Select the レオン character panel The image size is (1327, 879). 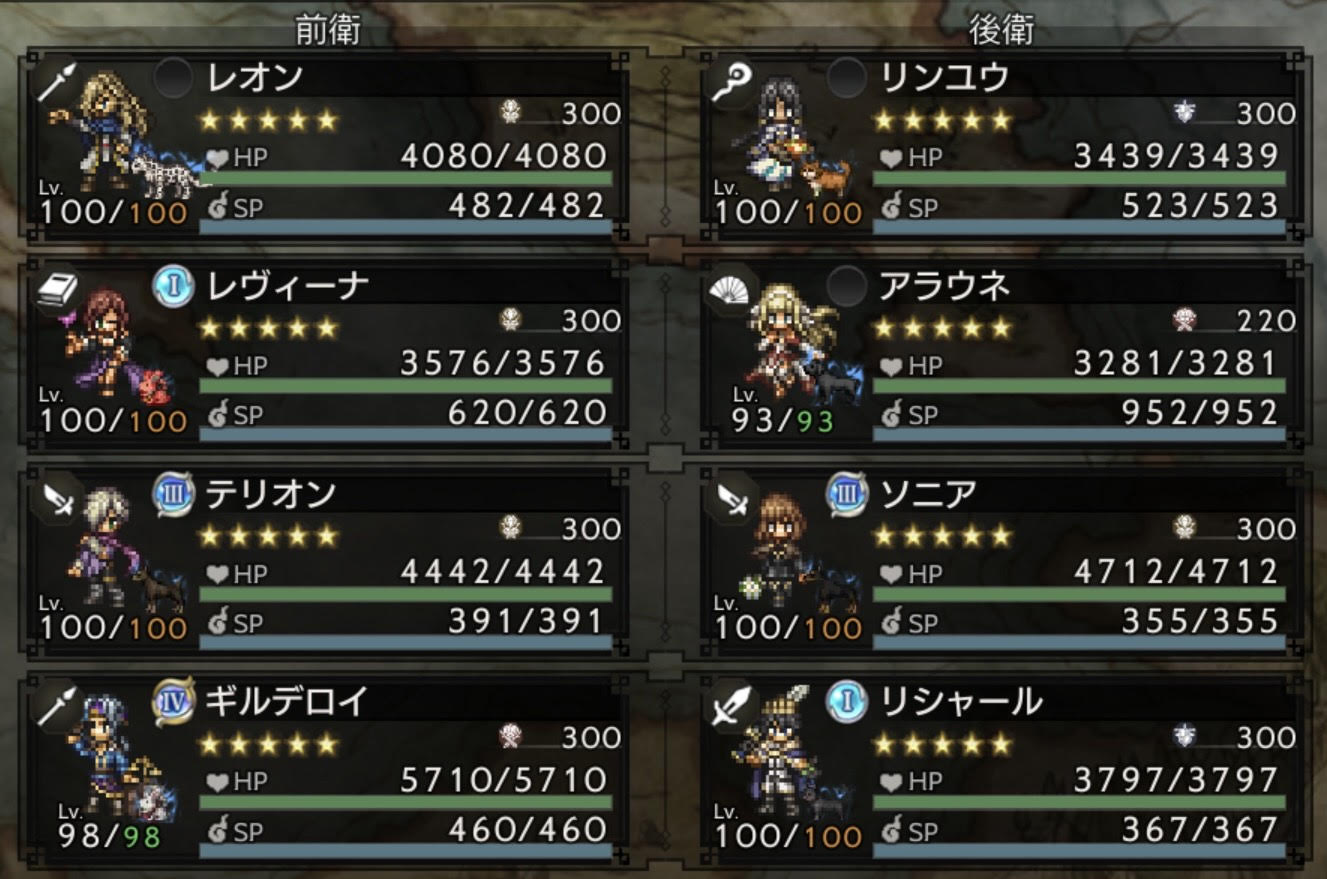[330, 147]
